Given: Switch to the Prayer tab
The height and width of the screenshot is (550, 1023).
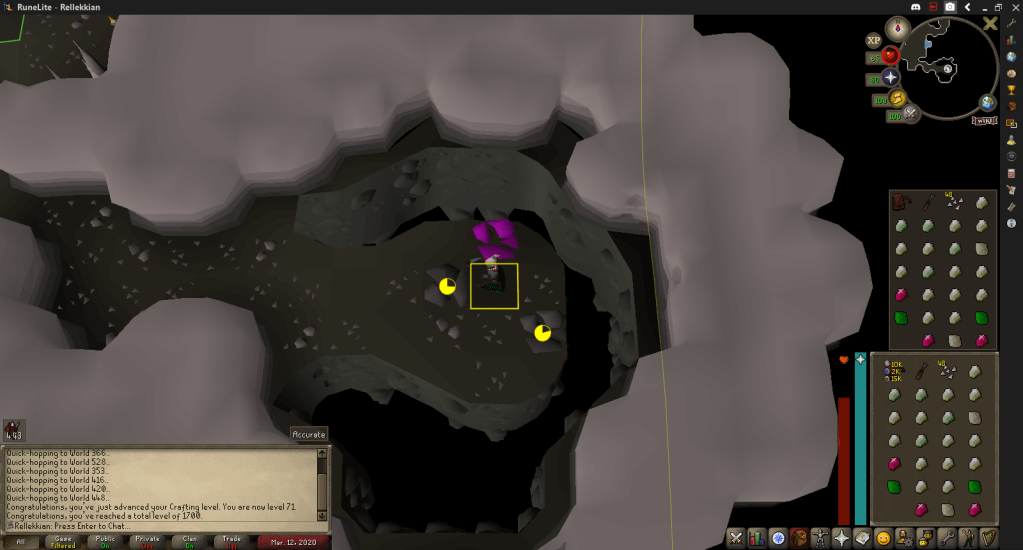Looking at the screenshot, I should tap(842, 538).
